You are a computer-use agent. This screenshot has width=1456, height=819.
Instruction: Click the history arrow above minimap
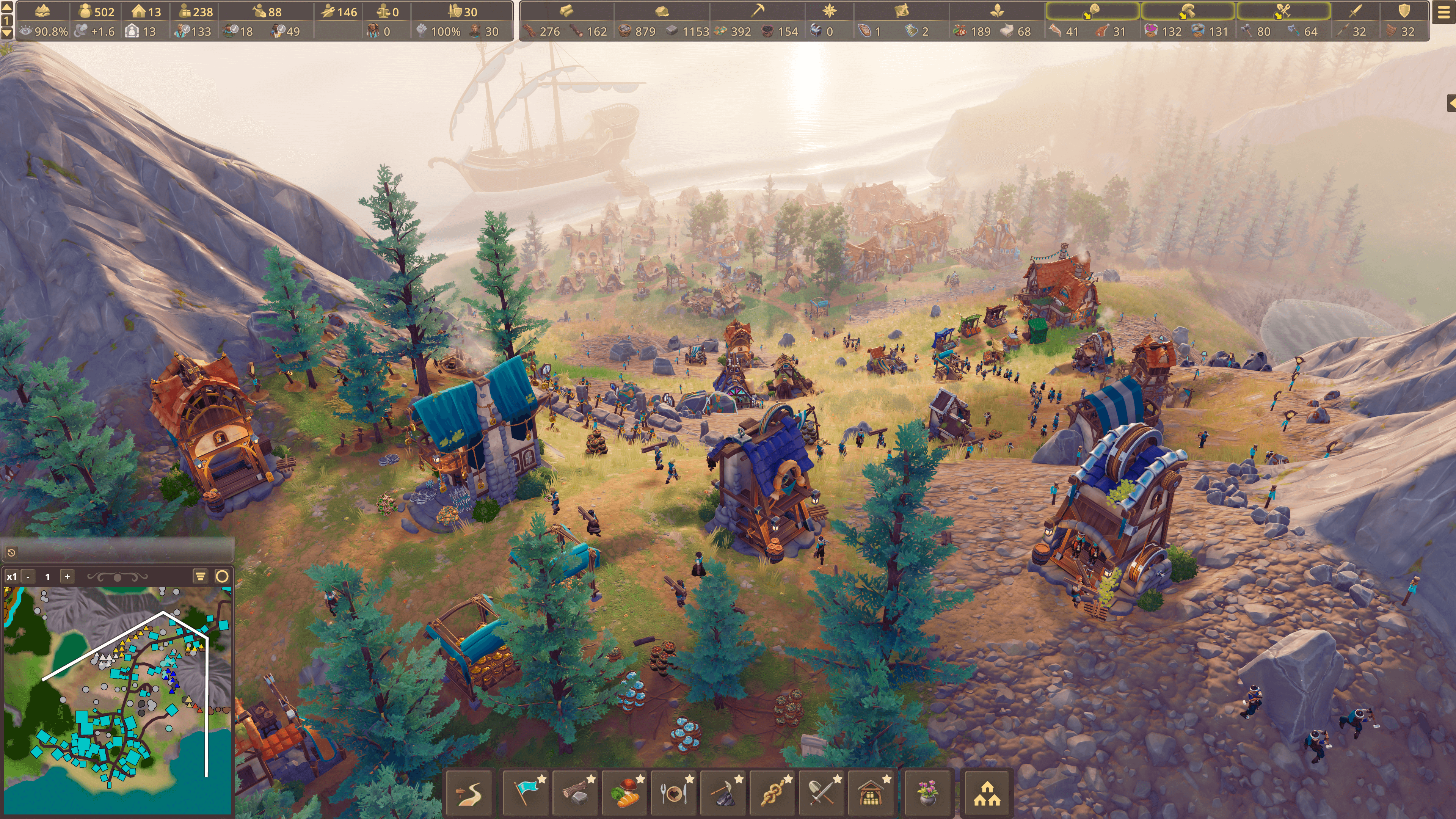11,552
